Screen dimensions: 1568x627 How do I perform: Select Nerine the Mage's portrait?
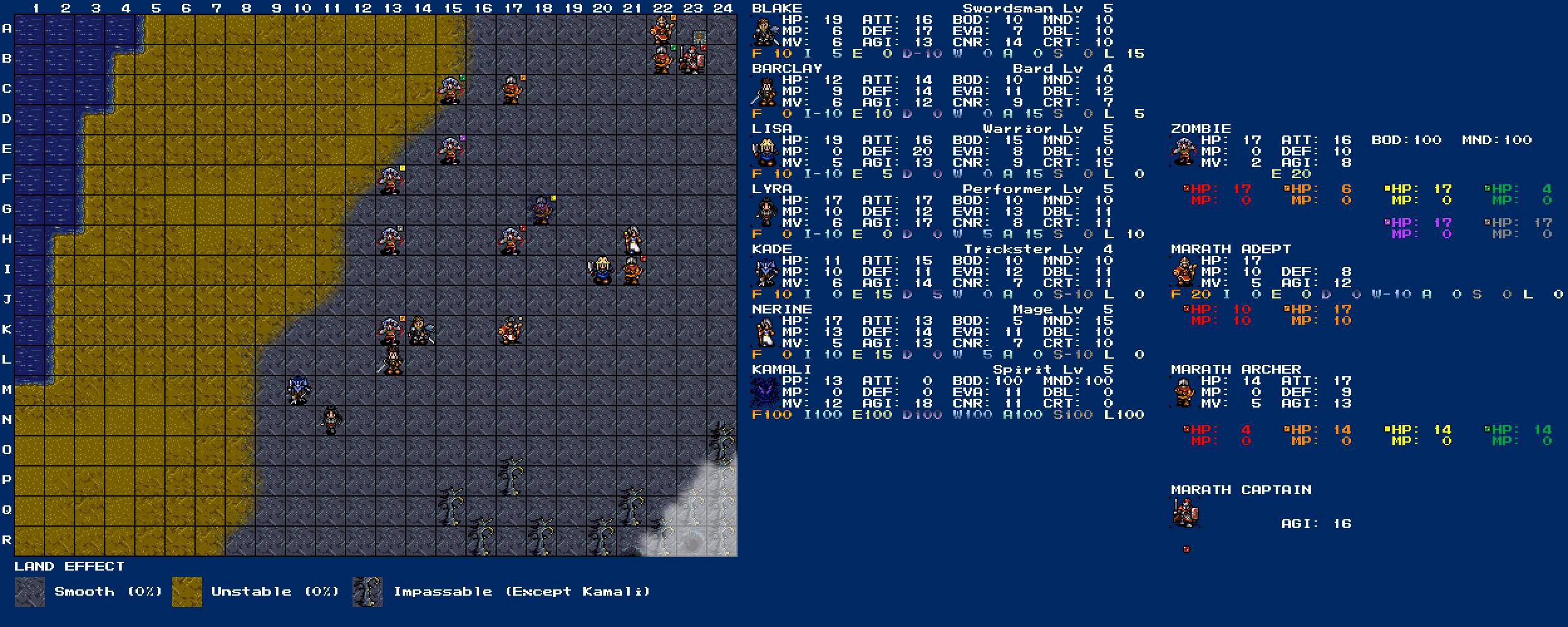point(765,332)
